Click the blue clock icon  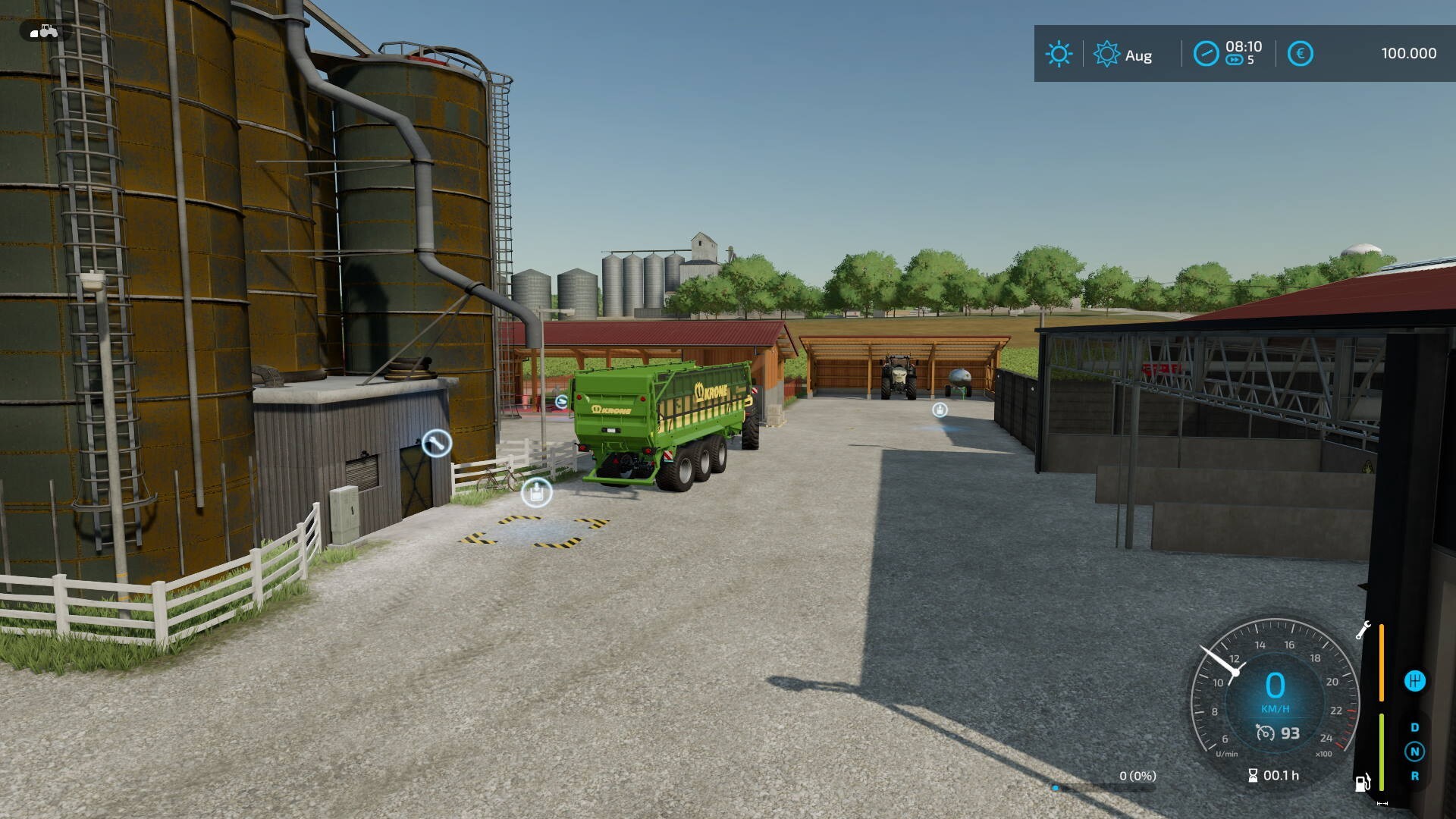tap(1206, 54)
